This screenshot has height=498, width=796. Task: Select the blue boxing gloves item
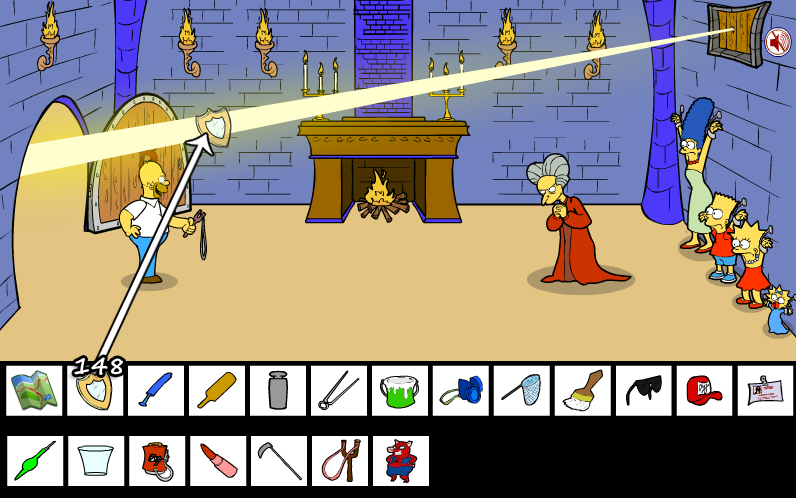point(461,391)
